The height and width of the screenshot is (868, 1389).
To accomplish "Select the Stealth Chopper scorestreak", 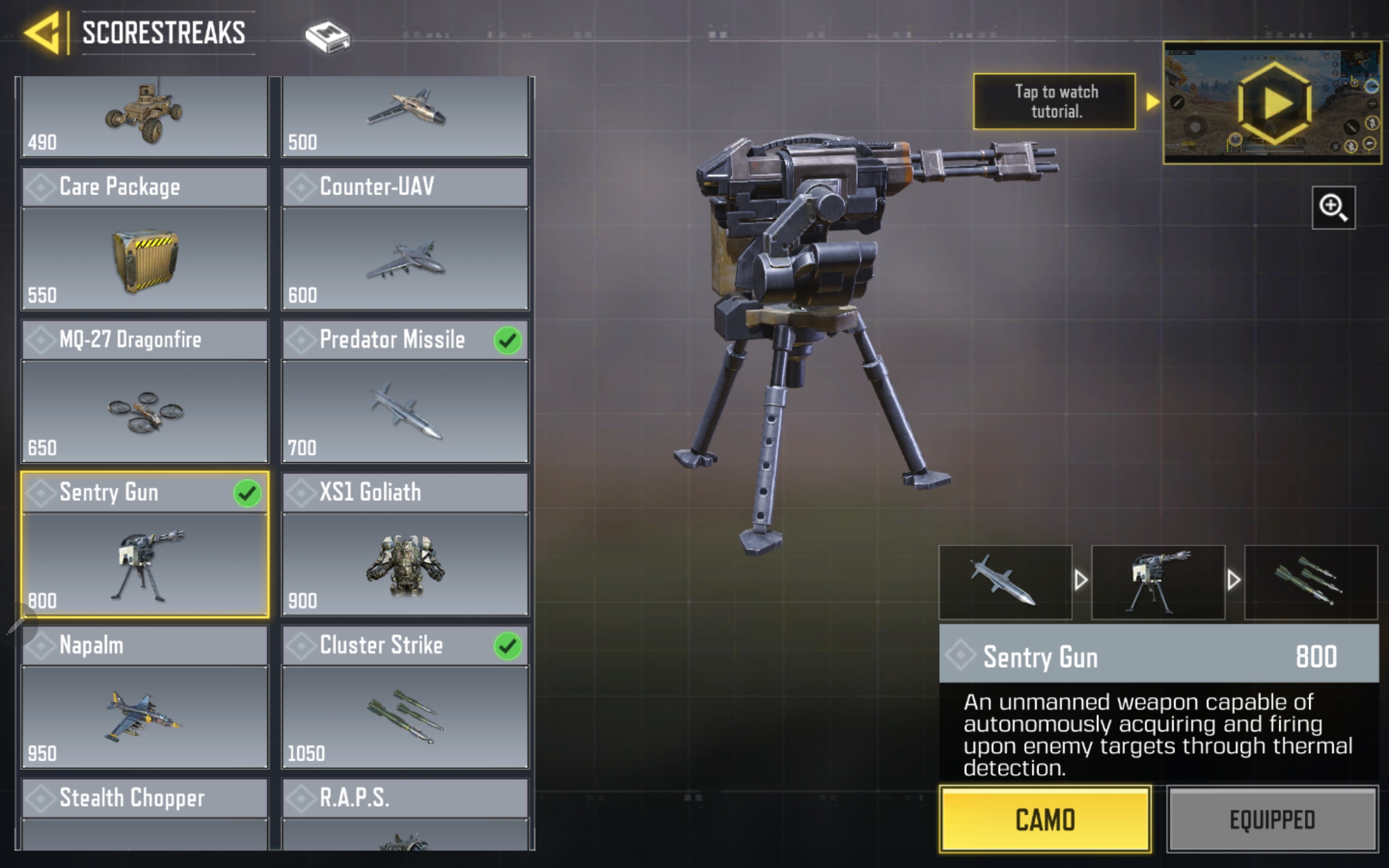I will coord(145,813).
